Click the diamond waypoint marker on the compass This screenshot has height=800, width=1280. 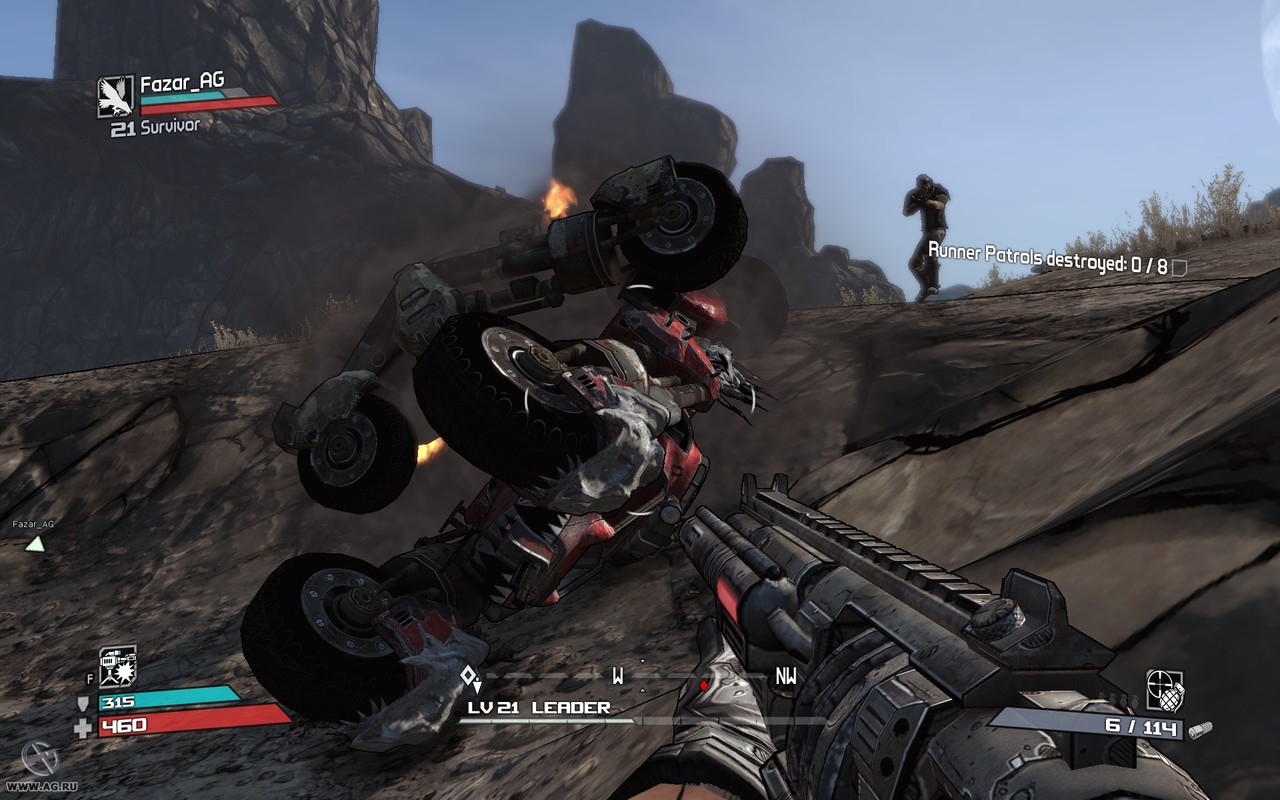pos(469,677)
